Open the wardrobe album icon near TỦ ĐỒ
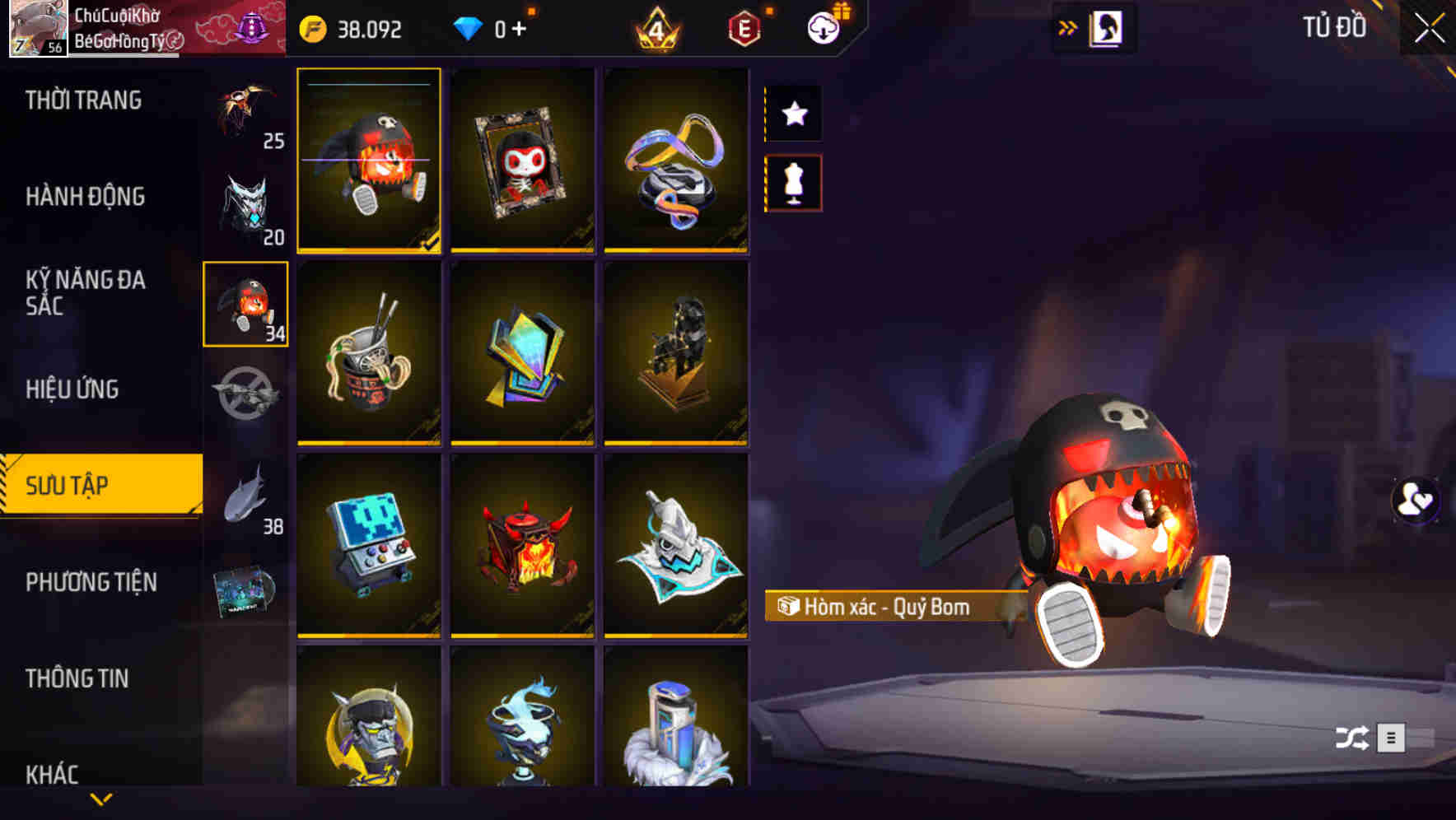Image resolution: width=1456 pixels, height=820 pixels. (1104, 27)
